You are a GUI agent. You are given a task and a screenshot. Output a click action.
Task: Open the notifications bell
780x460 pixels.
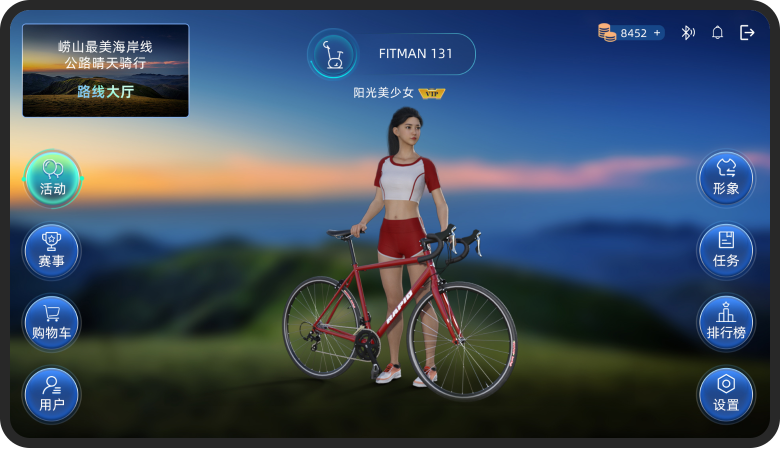click(717, 33)
